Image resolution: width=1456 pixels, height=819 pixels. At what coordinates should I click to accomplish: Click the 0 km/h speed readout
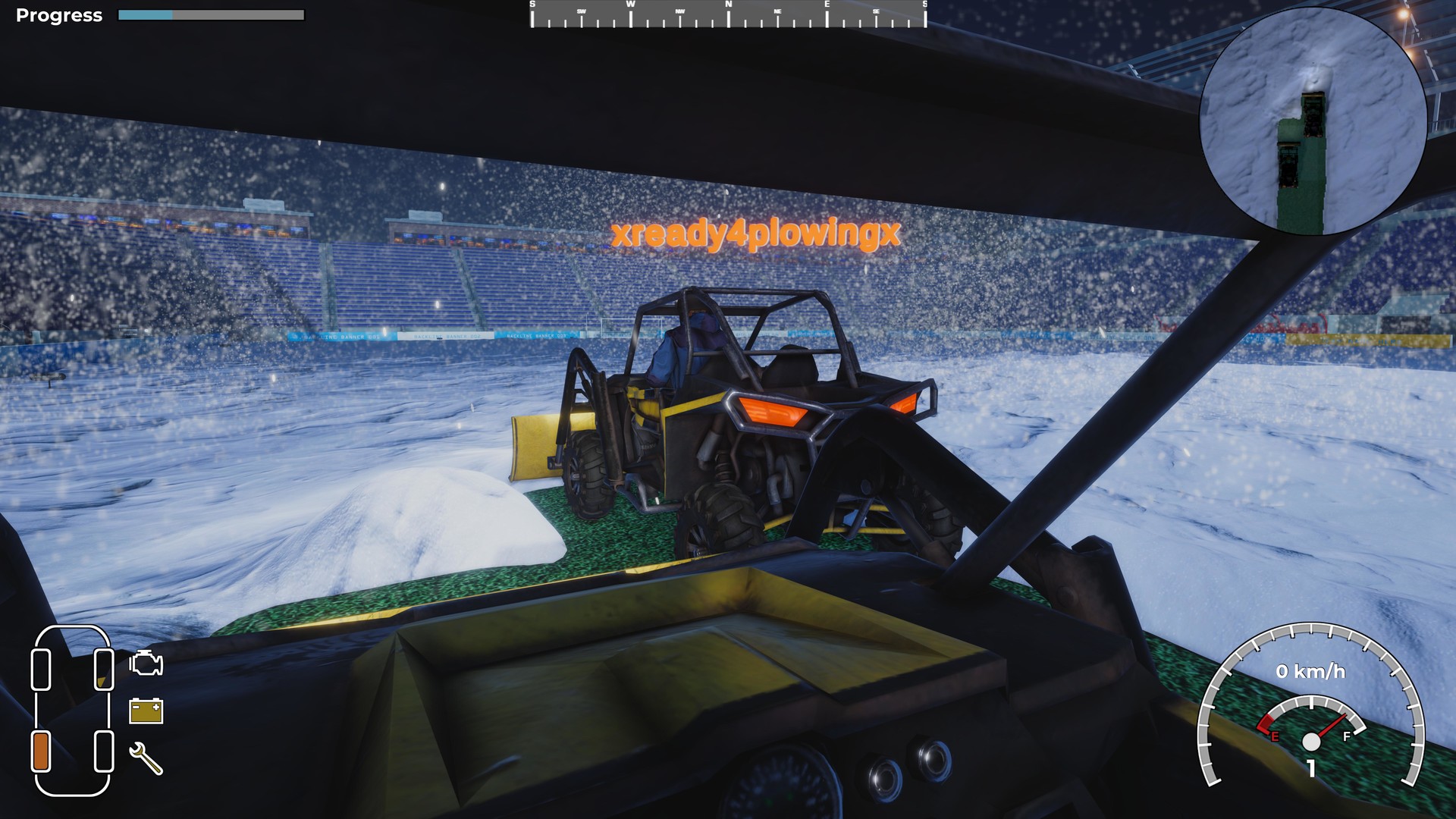(x=1311, y=670)
